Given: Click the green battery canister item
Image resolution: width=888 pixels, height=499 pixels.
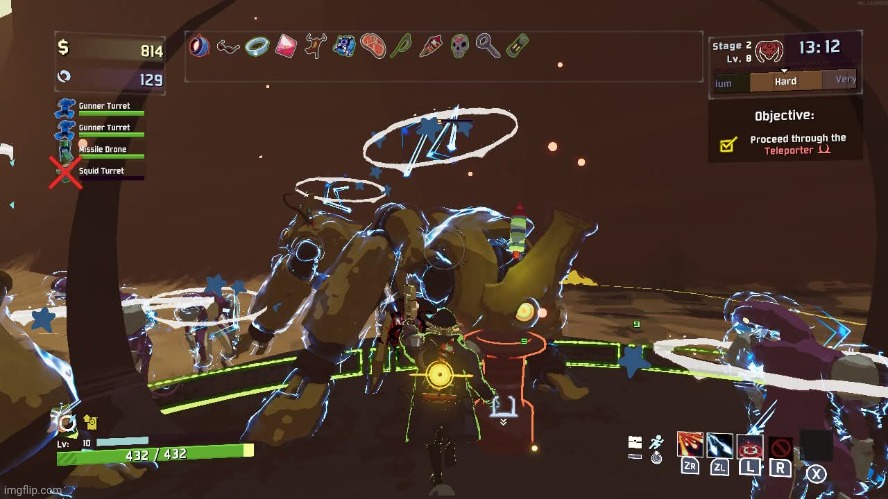Looking at the screenshot, I should 516,46.
